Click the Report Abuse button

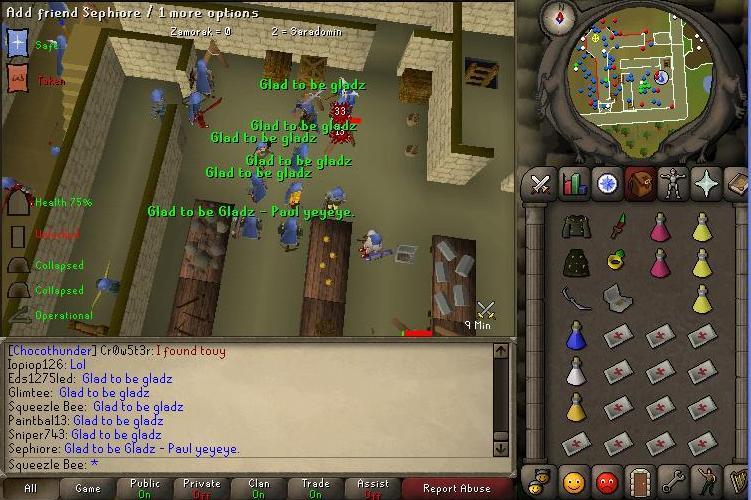(457, 489)
